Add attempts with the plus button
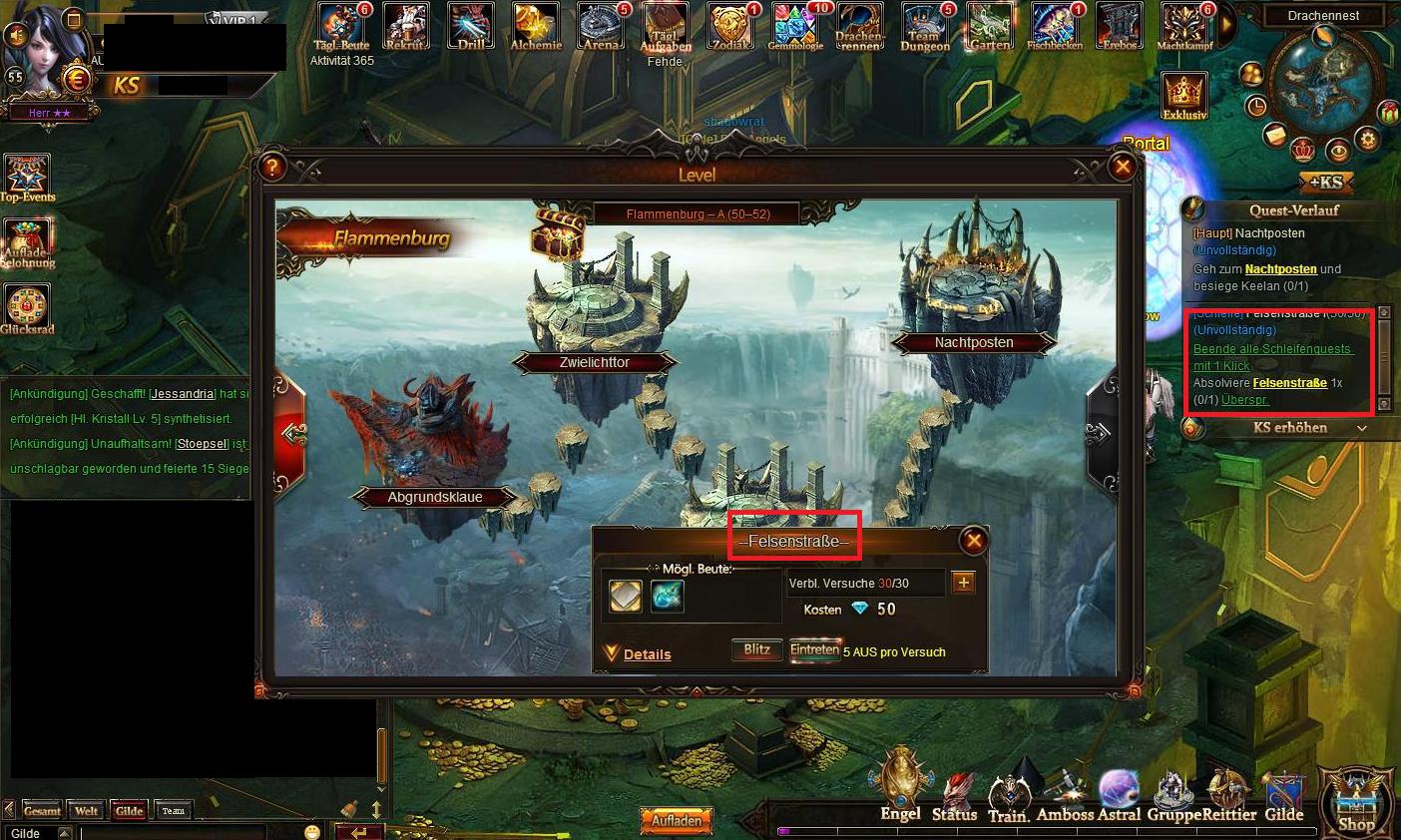Viewport: 1401px width, 840px height. 963,583
